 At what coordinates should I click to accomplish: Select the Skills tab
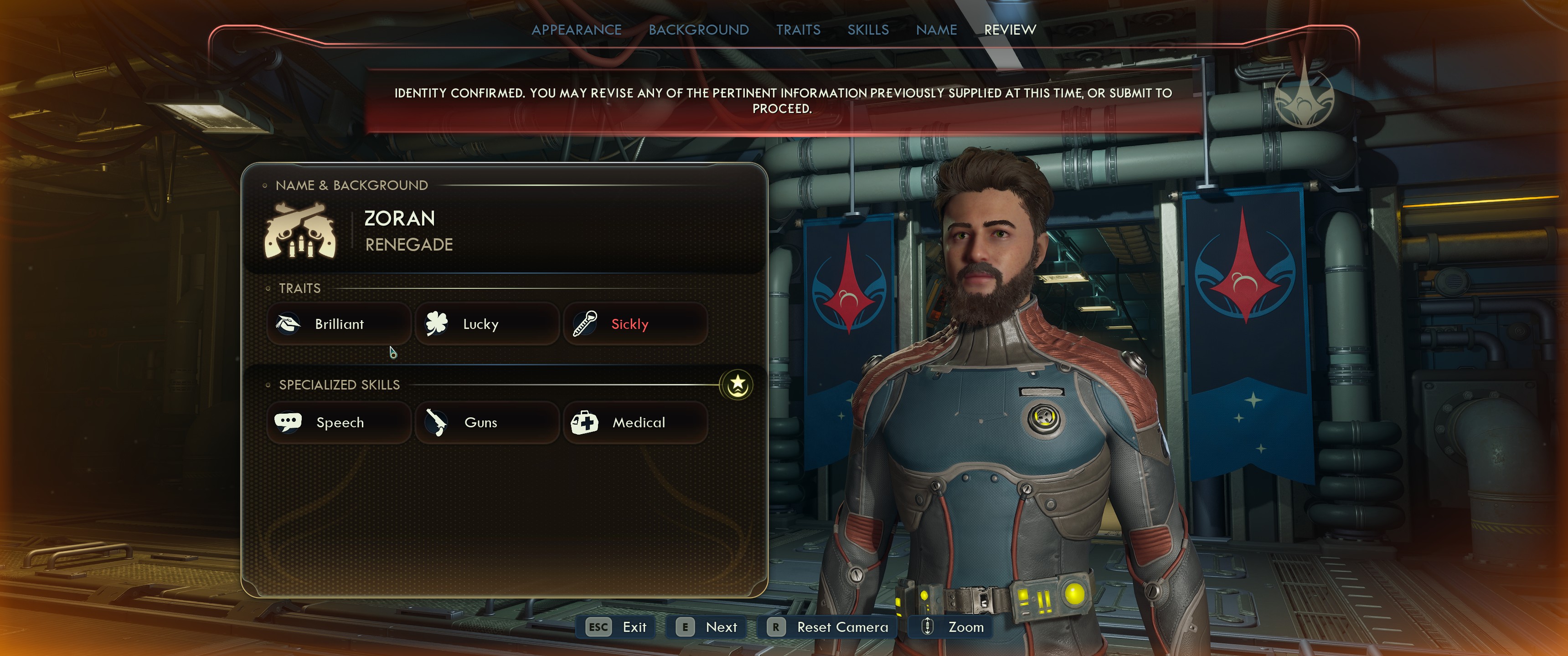coord(868,30)
